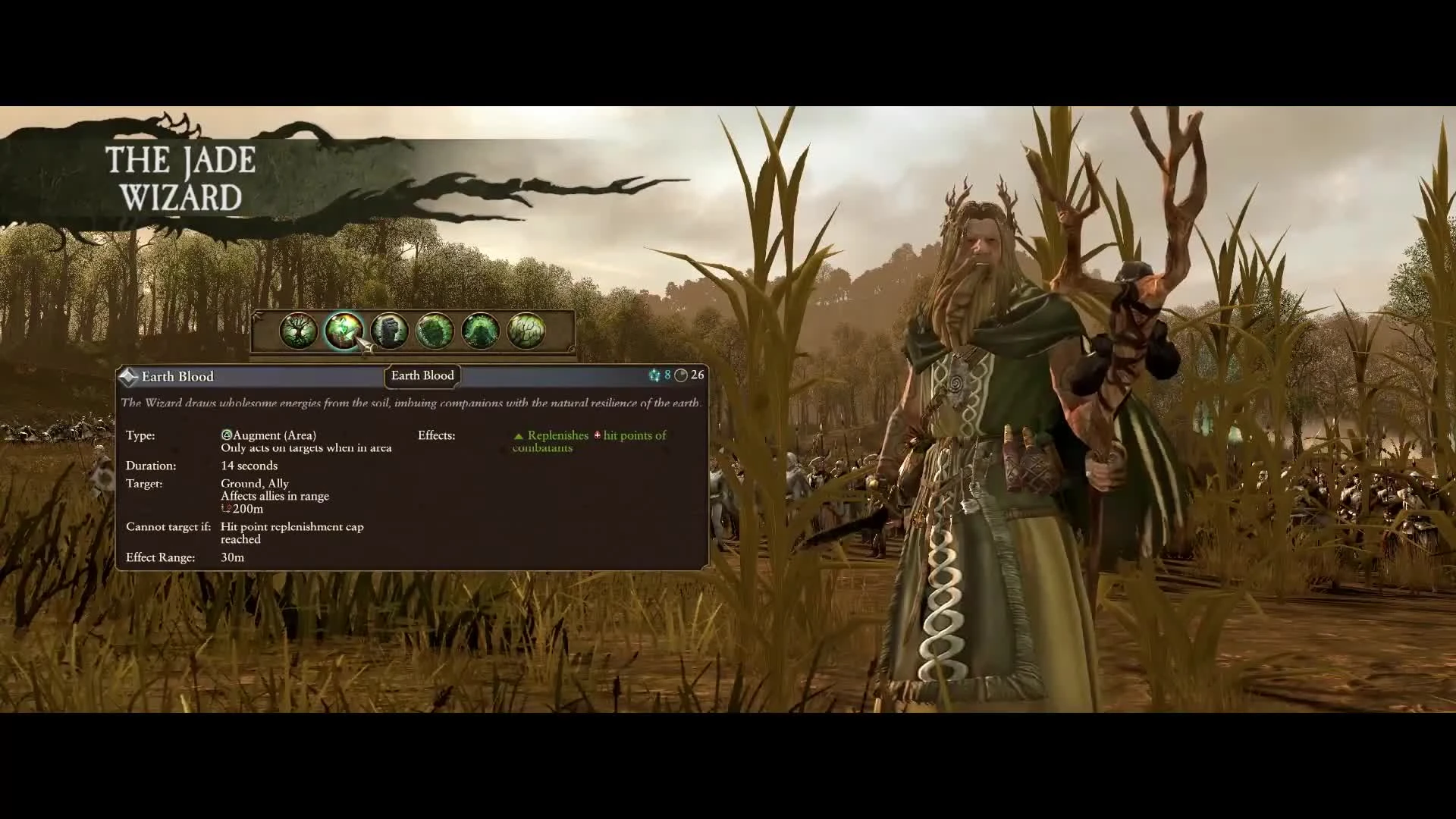This screenshot has height=819, width=1456.
Task: Click the Earth Blood tooltip description text
Action: (x=412, y=403)
